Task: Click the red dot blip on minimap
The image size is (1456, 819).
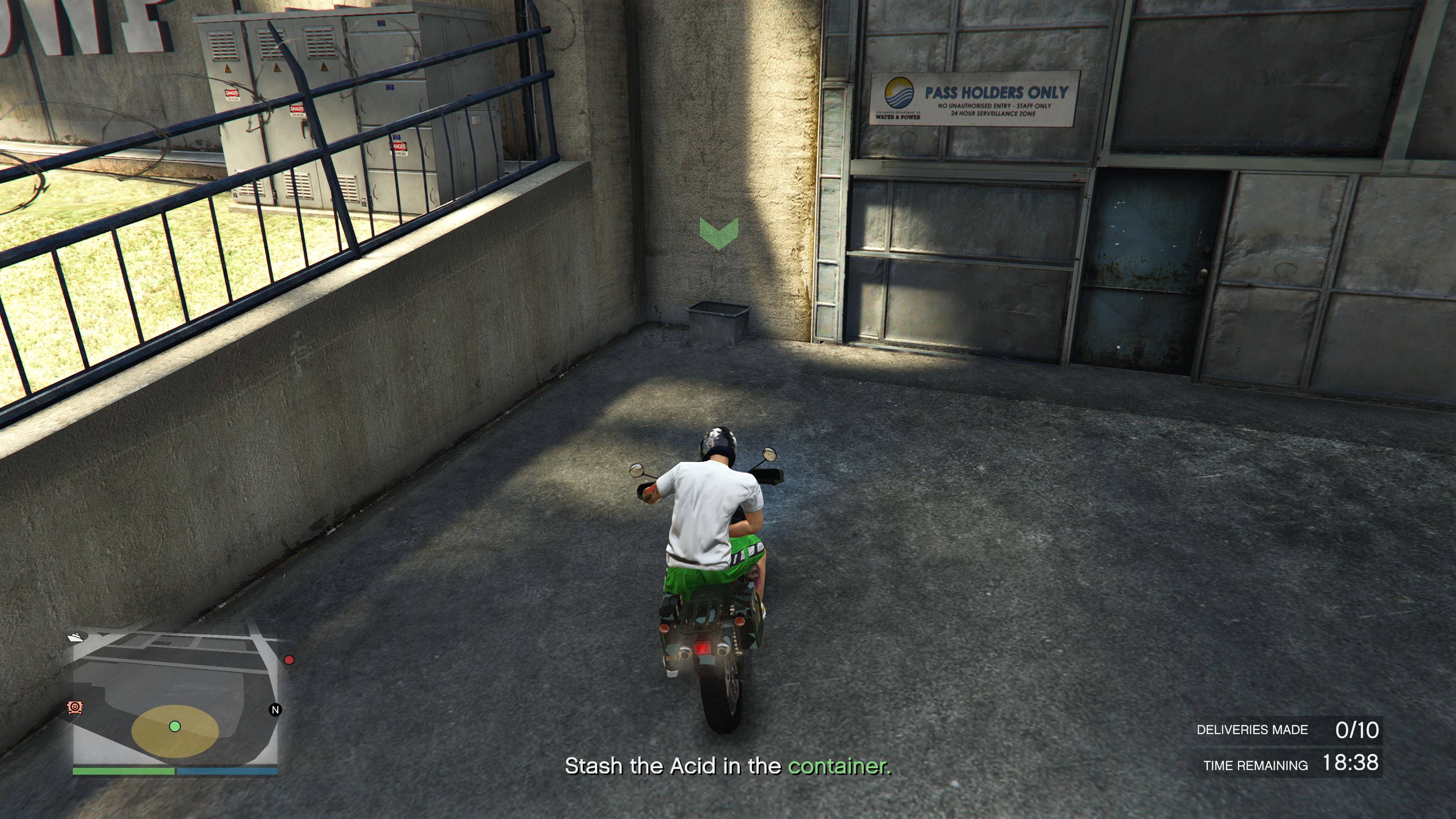Action: click(x=289, y=660)
